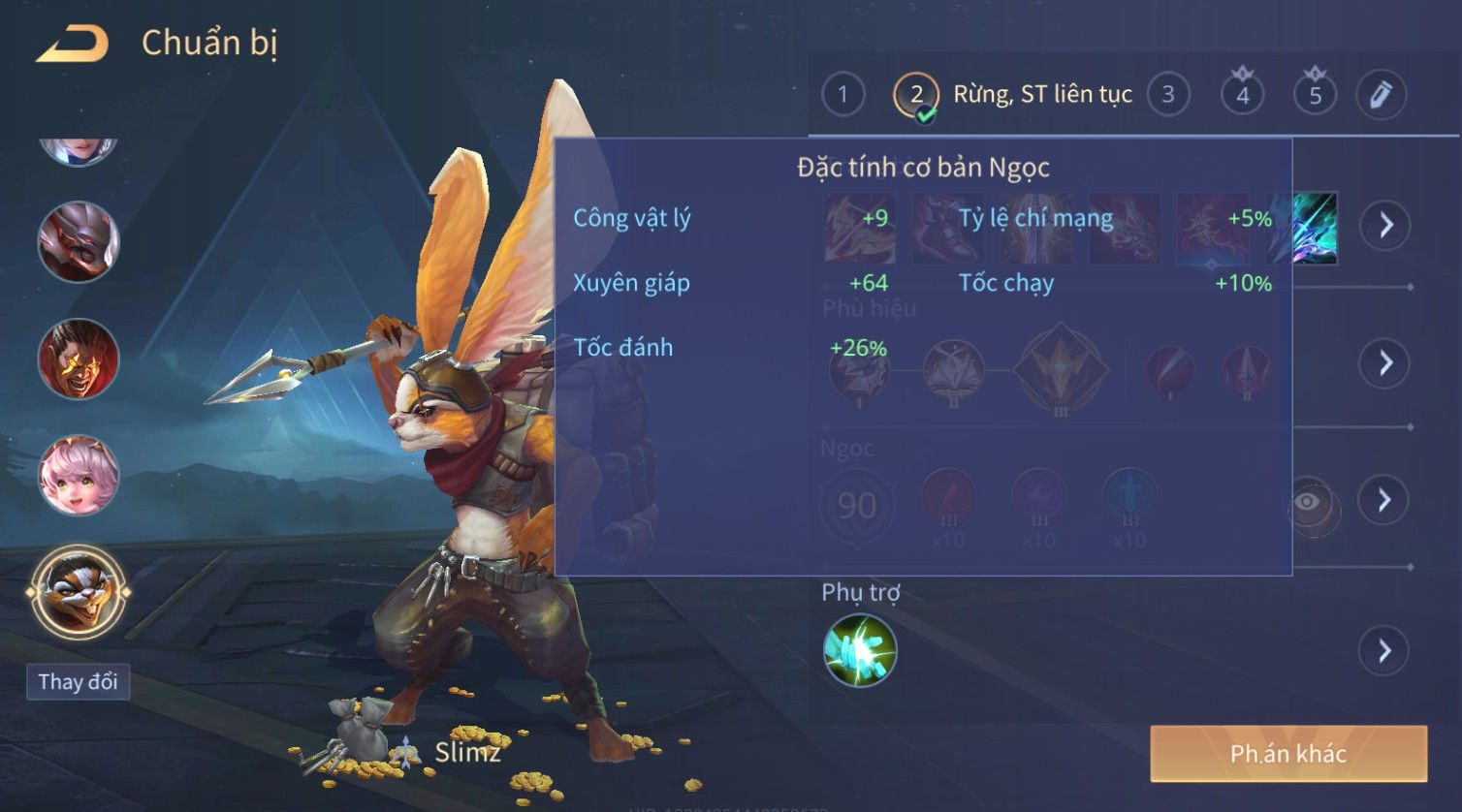
Task: Click the Phản khắc button
Action: pos(1288,754)
